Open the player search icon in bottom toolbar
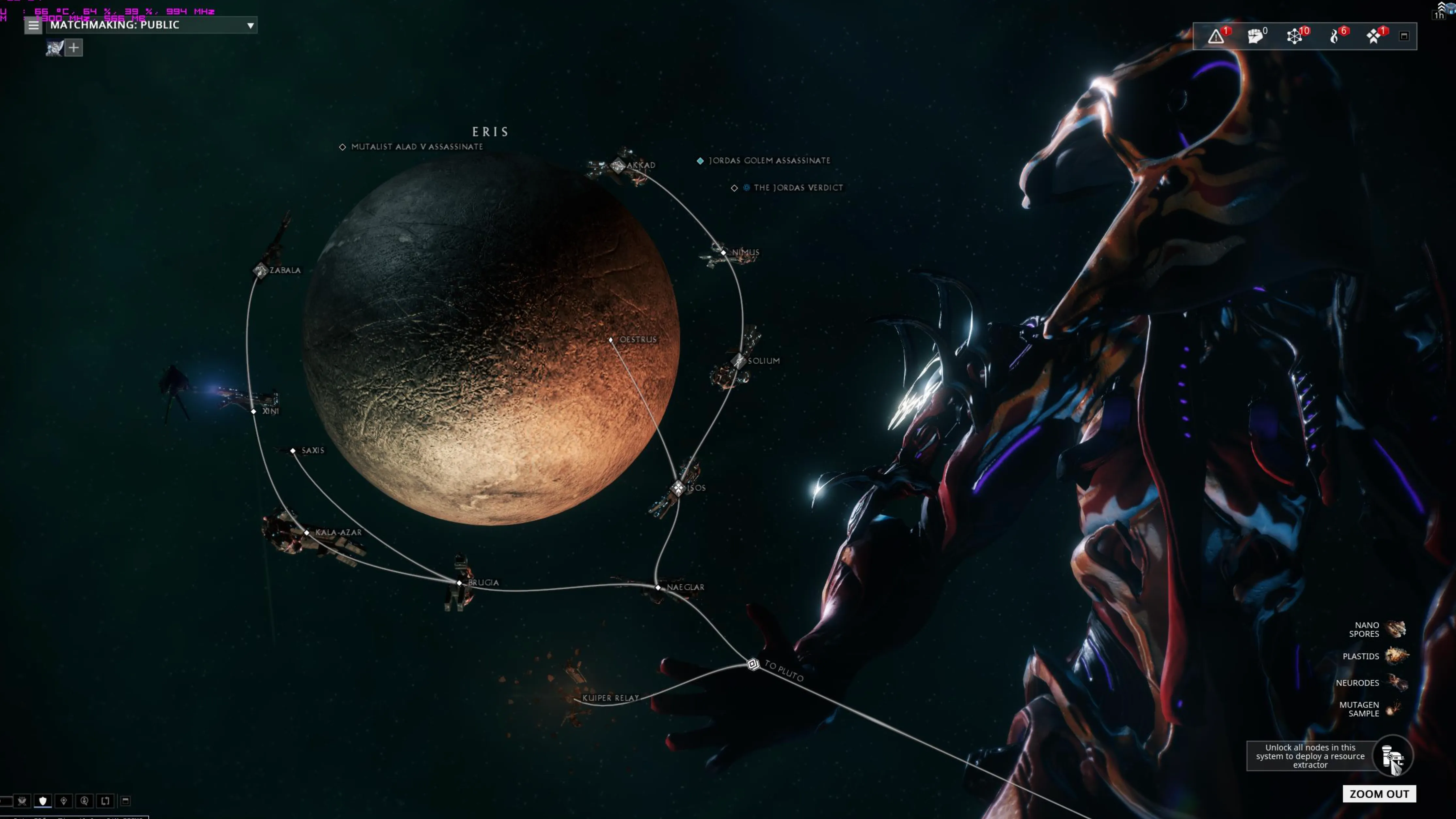1456x819 pixels. point(84,801)
